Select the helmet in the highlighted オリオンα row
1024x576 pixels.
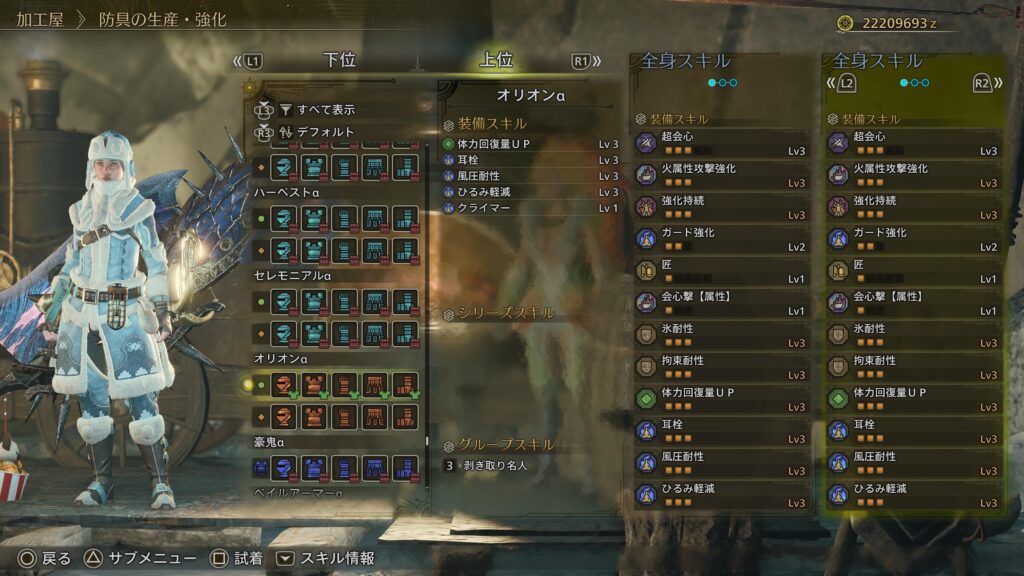coord(285,384)
